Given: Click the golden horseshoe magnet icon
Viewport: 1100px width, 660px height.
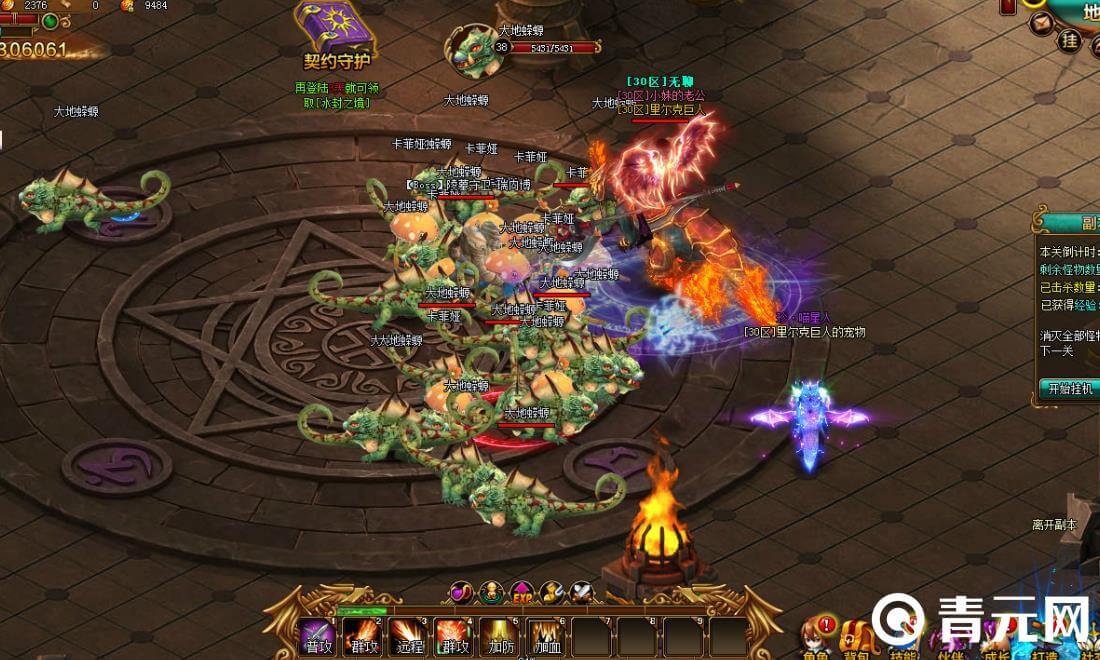Looking at the screenshot, I should point(552,592).
